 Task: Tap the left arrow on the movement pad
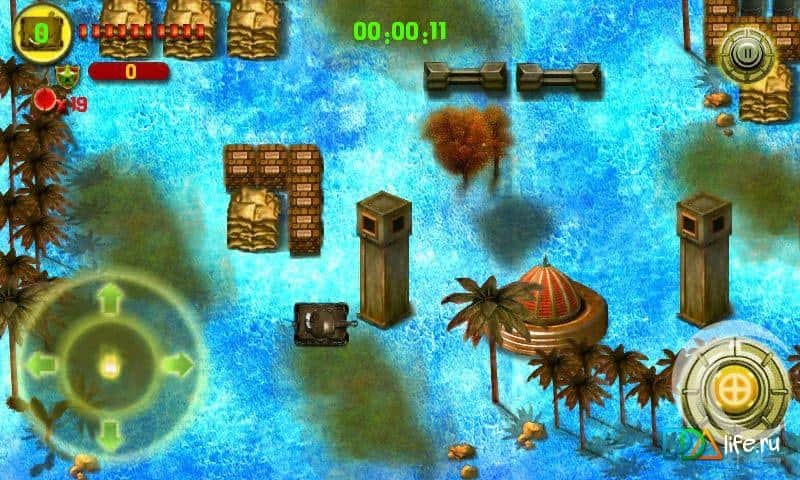pyautogui.click(x=40, y=365)
